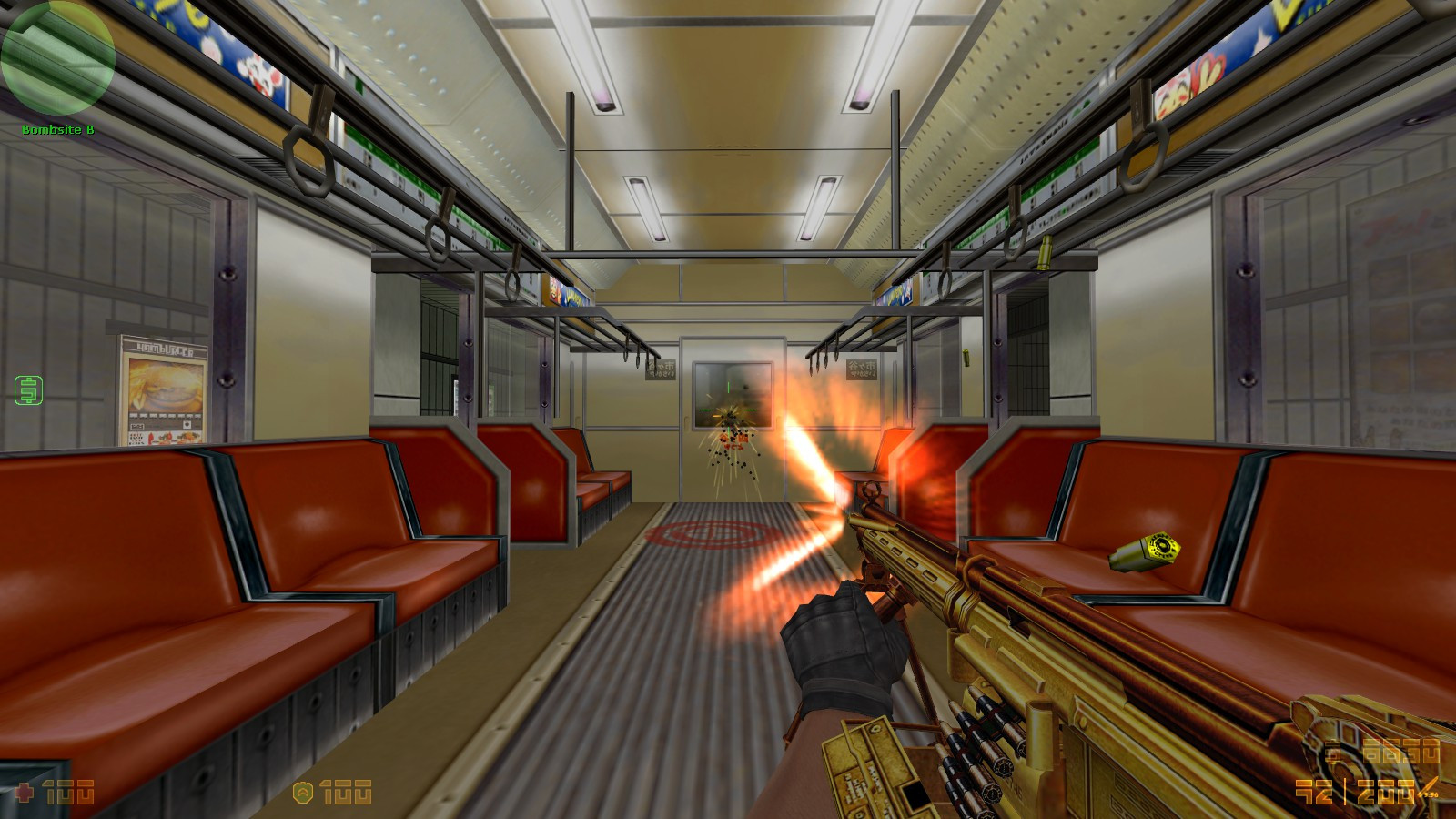Select the armor helmet icon
Viewport: 1456px width, 819px height.
(303, 792)
